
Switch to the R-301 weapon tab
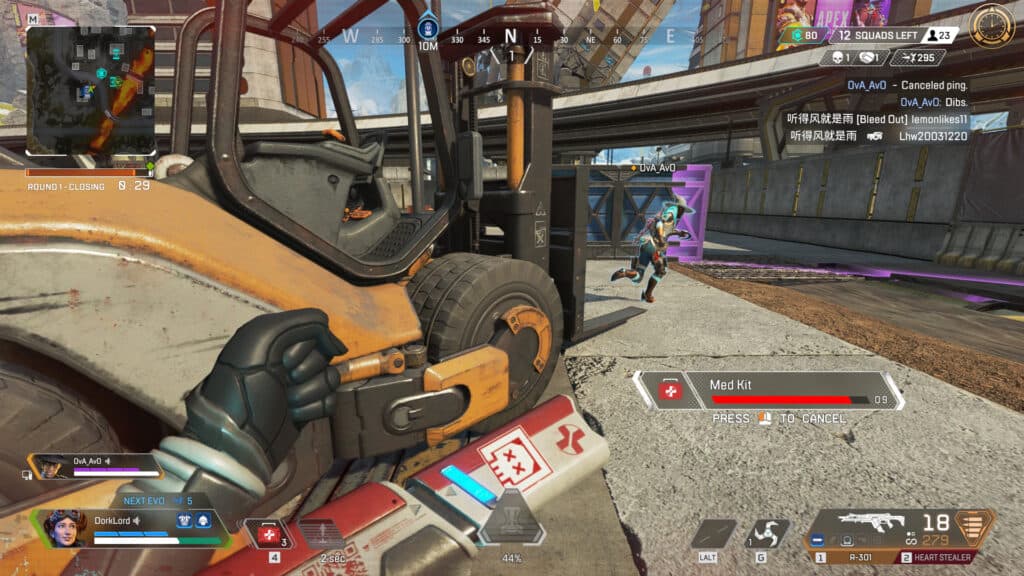846,557
